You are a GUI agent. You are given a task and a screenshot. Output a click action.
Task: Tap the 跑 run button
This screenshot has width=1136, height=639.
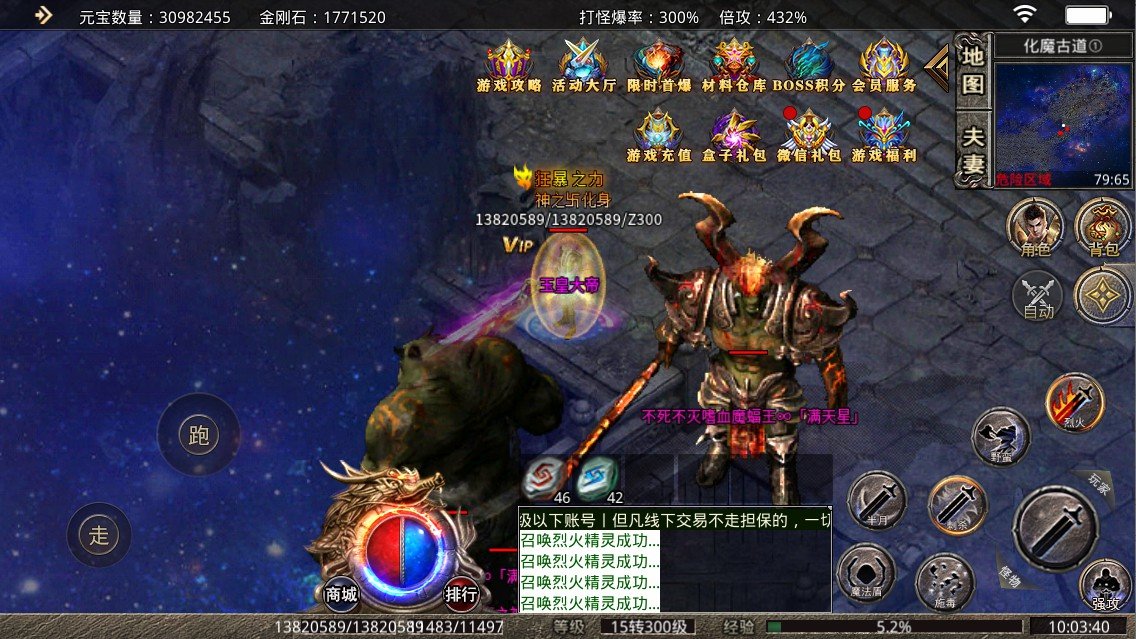198,435
